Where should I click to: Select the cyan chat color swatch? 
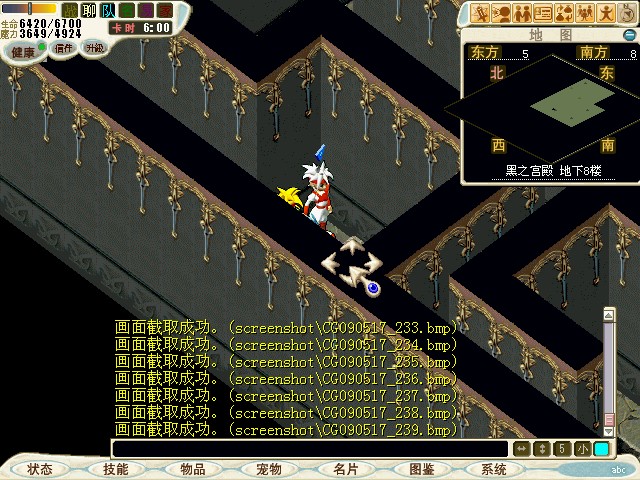[x=601, y=449]
